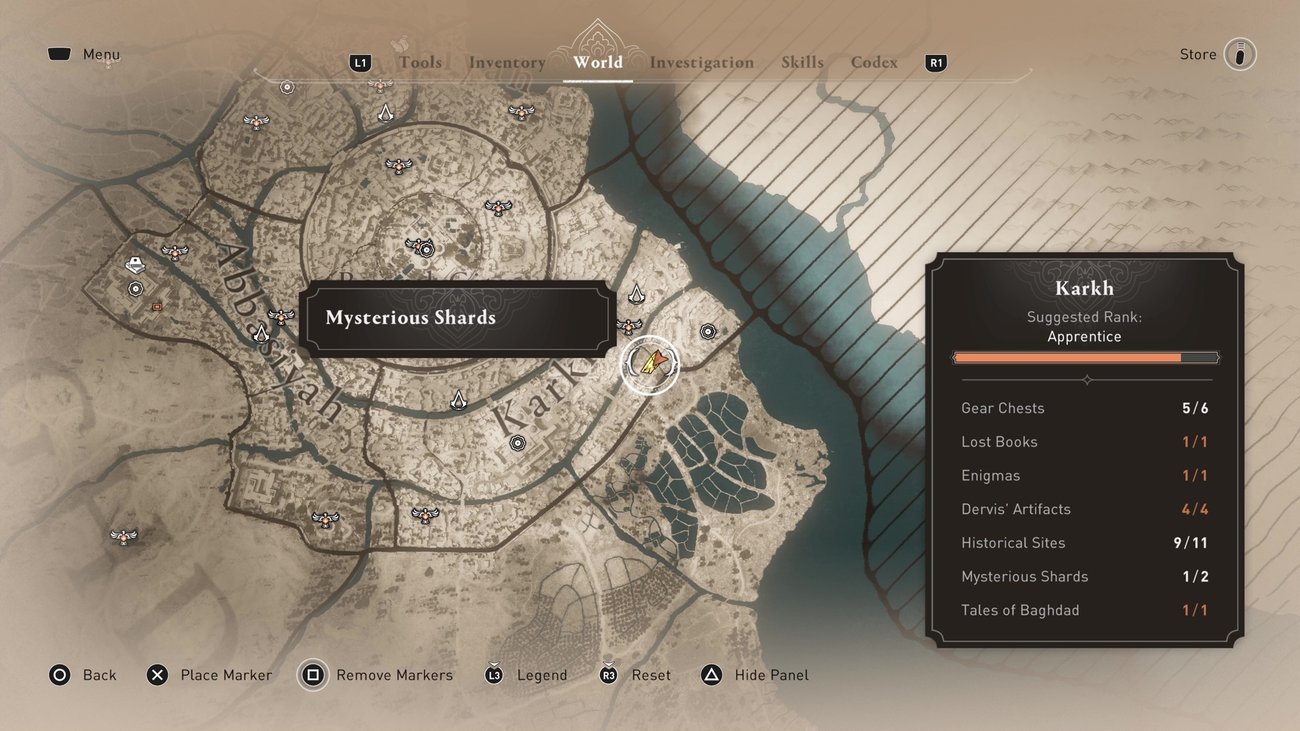Select the World tab

click(598, 62)
